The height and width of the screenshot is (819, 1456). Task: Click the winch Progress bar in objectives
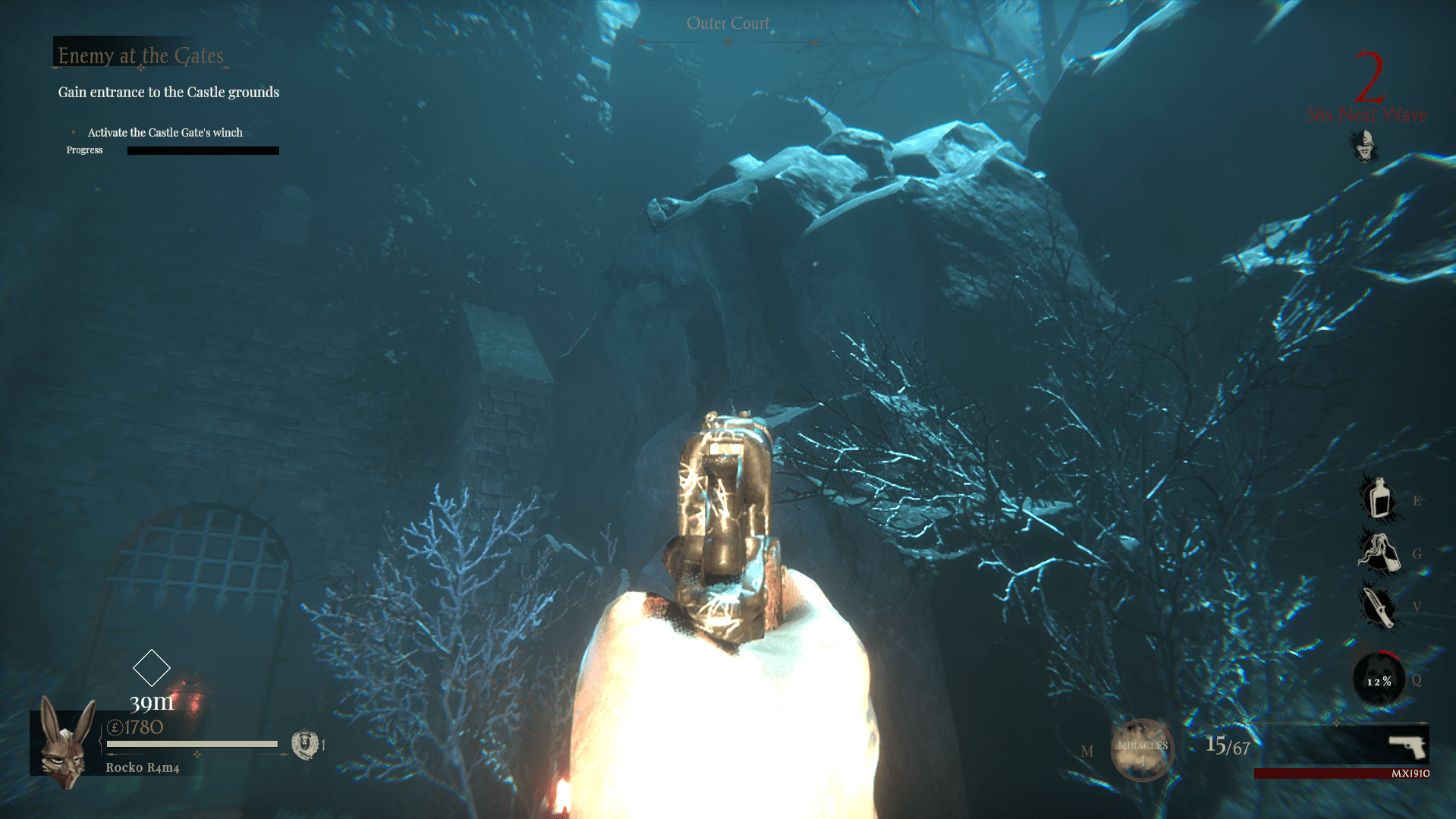(x=202, y=150)
